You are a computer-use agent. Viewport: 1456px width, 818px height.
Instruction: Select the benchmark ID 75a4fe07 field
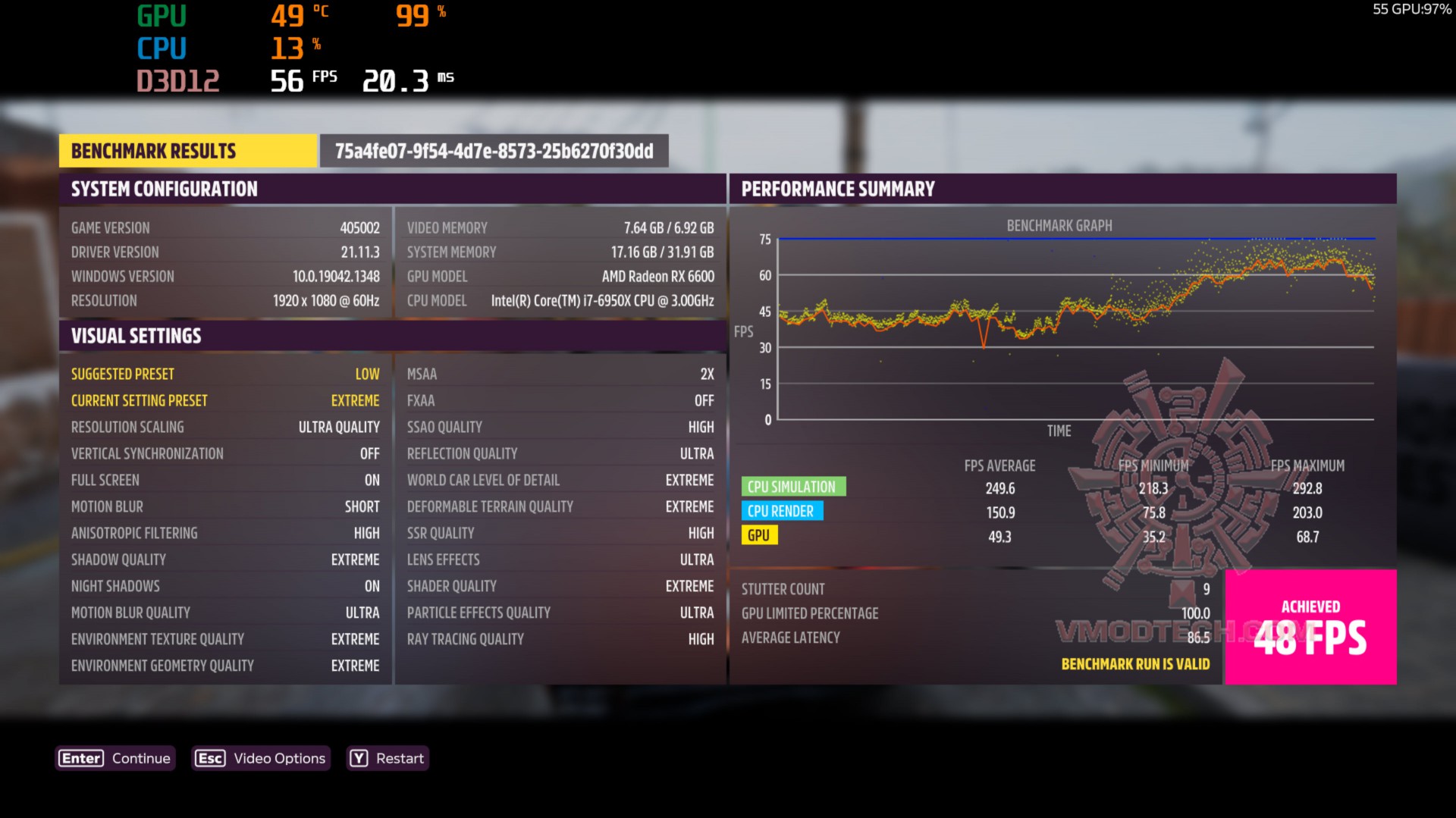[x=494, y=151]
